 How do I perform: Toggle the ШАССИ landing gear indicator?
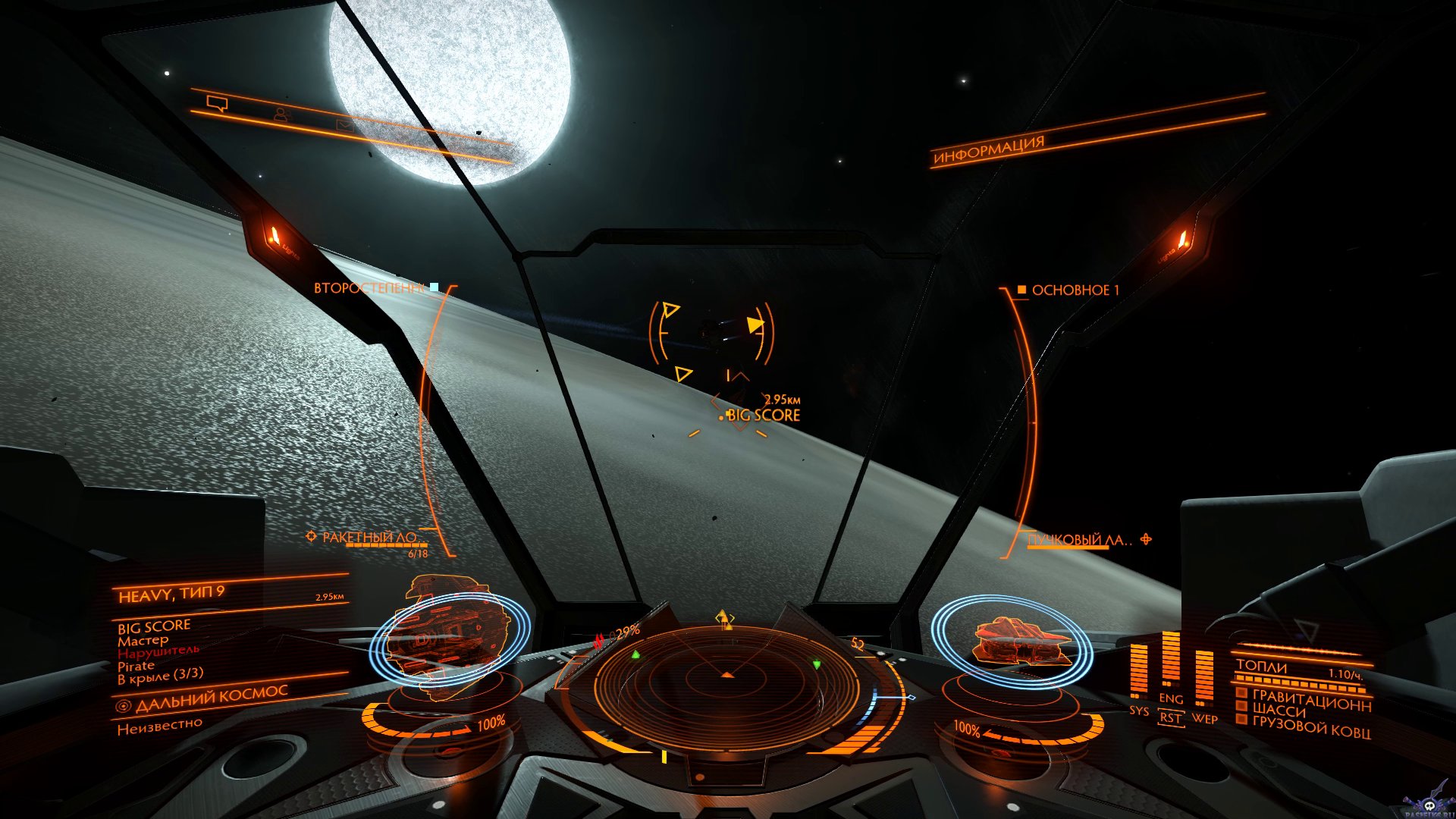click(1279, 711)
